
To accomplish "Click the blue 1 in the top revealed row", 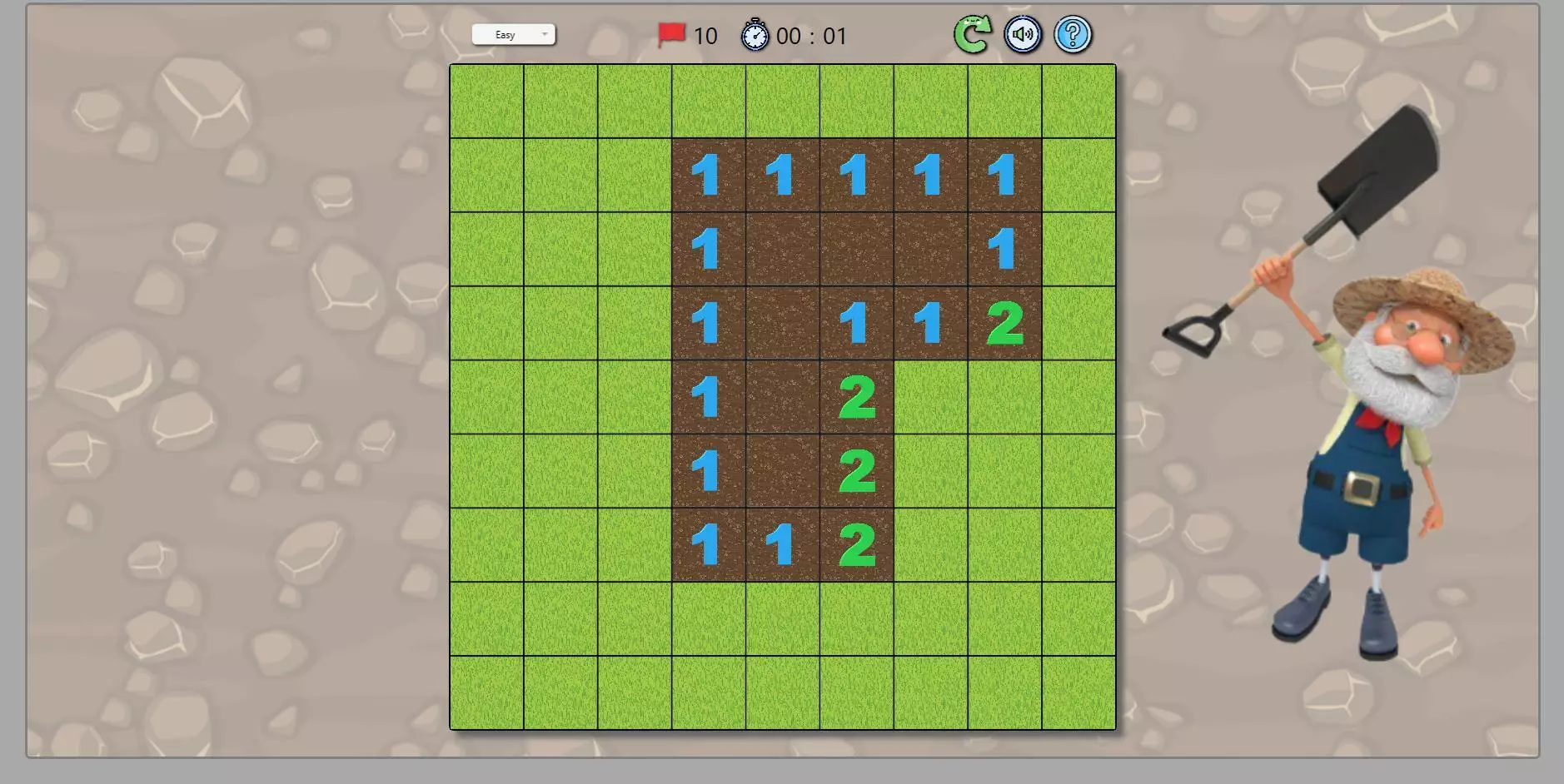I will (x=708, y=175).
